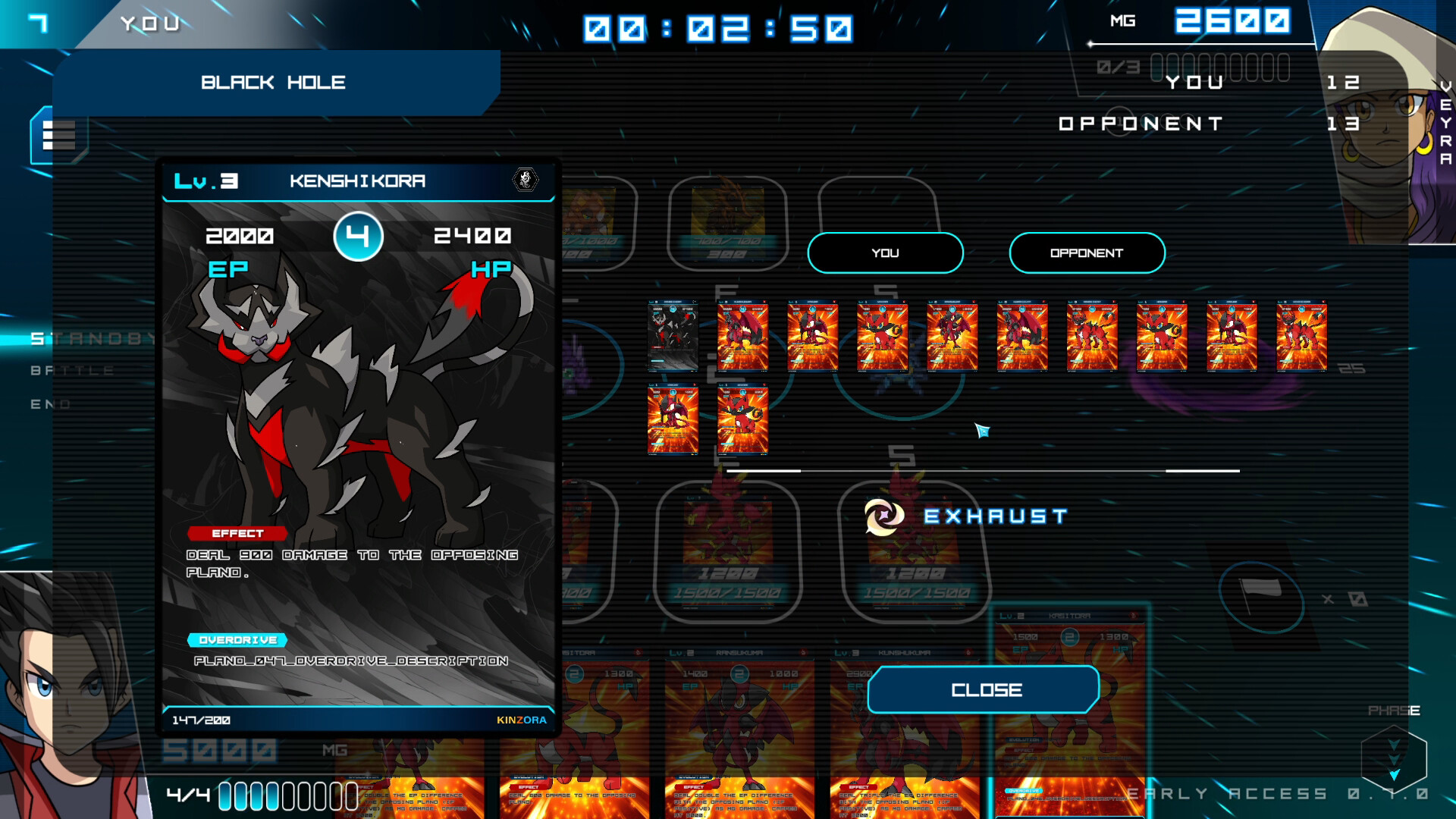Screen dimensions: 1456x819
Task: Select the leftmost card in the second Exhaust row
Action: [672, 419]
